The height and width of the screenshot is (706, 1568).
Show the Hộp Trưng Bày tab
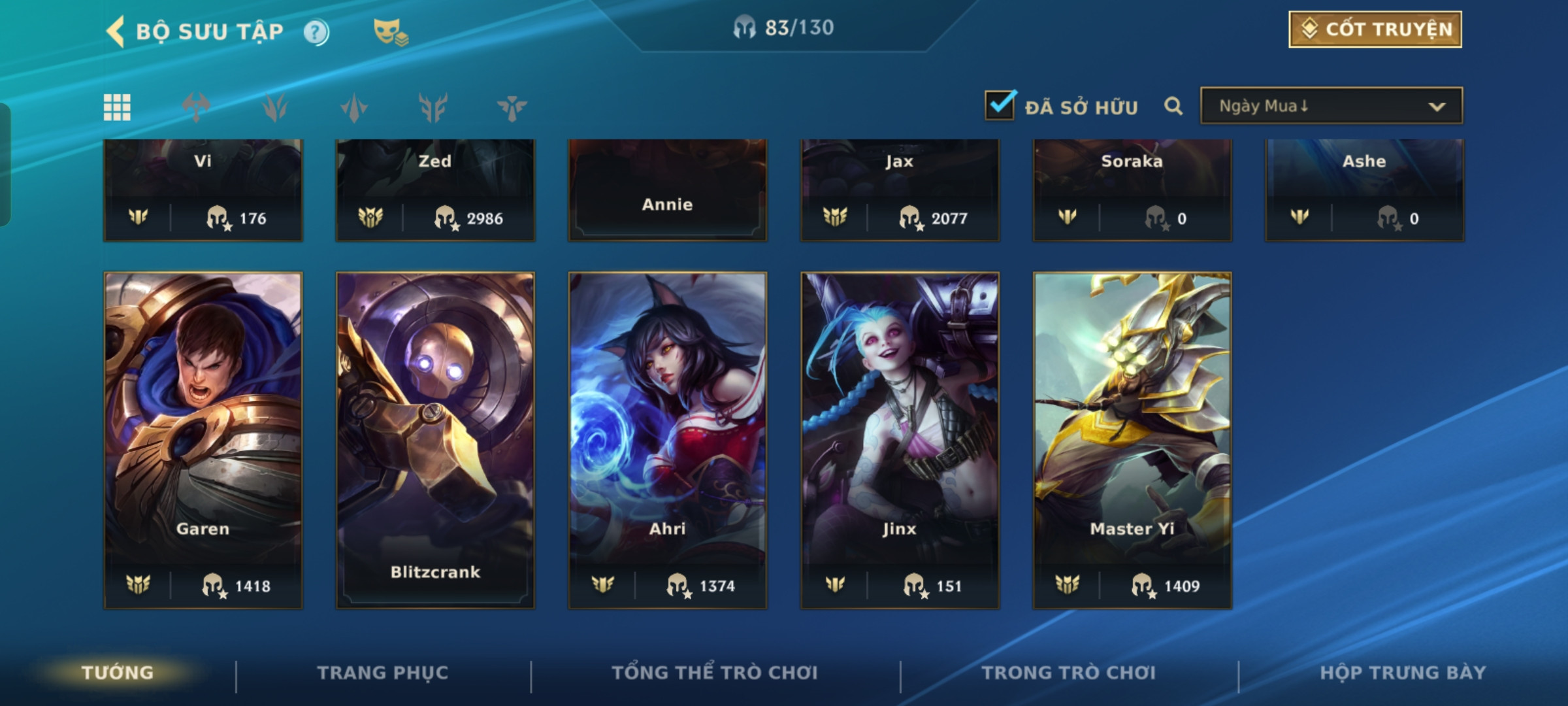(1403, 673)
